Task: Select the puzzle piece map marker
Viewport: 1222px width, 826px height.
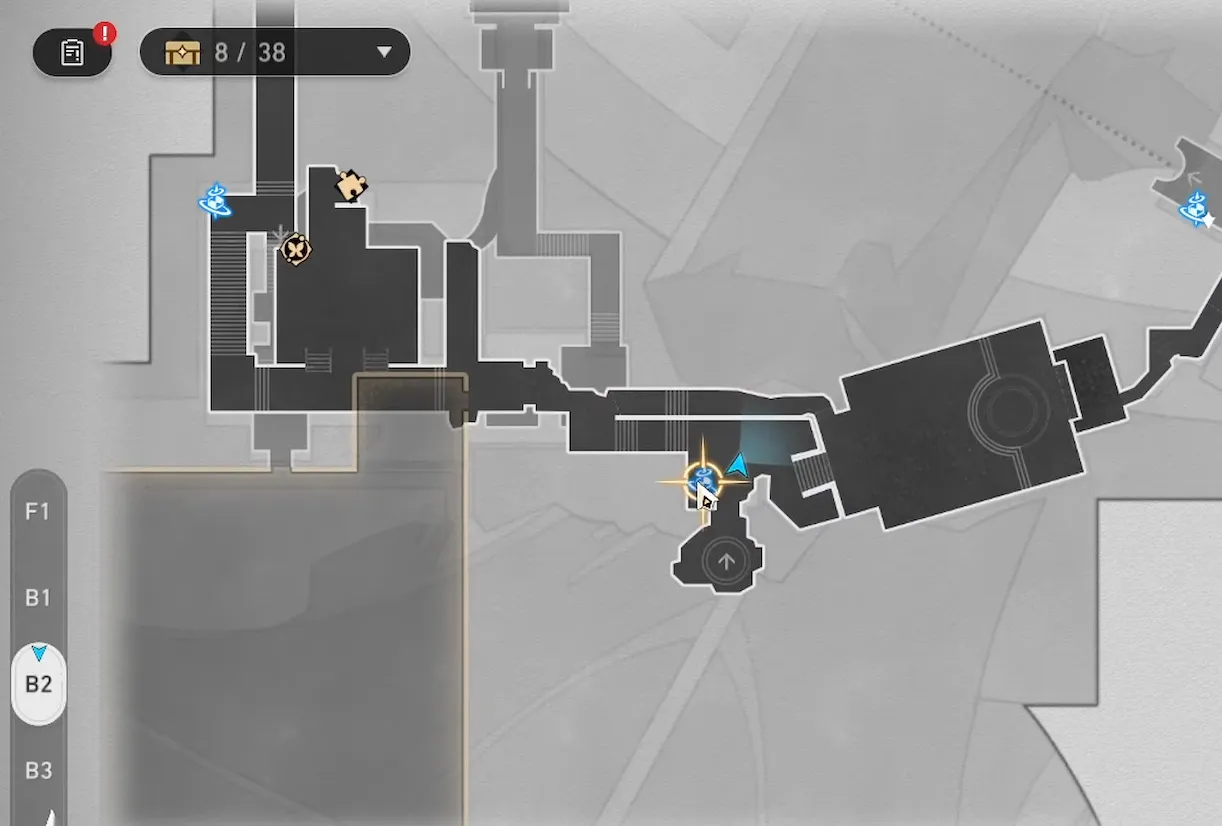Action: pyautogui.click(x=351, y=185)
